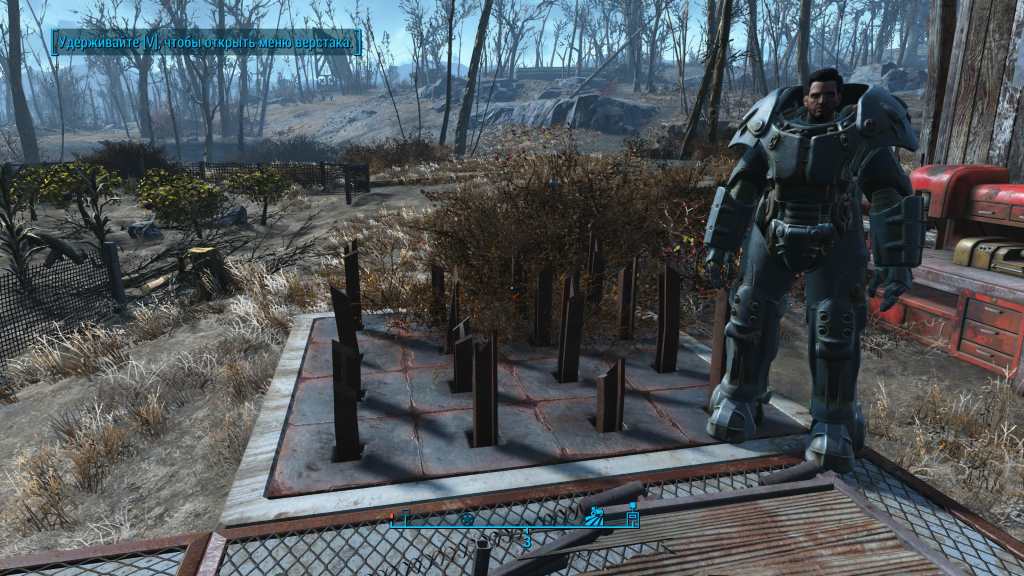Select the fan-shaped location marker on the compass

tap(594, 516)
